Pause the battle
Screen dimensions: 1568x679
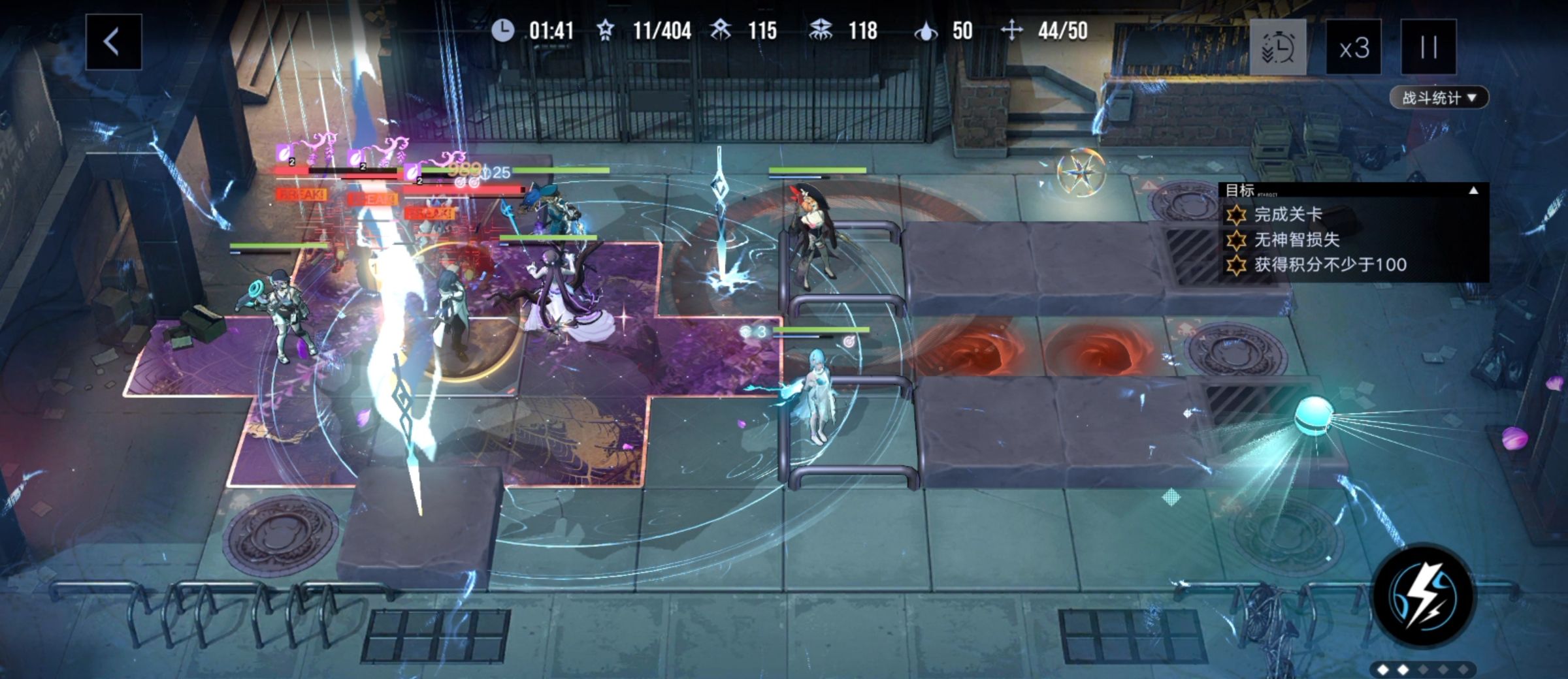tap(1428, 48)
